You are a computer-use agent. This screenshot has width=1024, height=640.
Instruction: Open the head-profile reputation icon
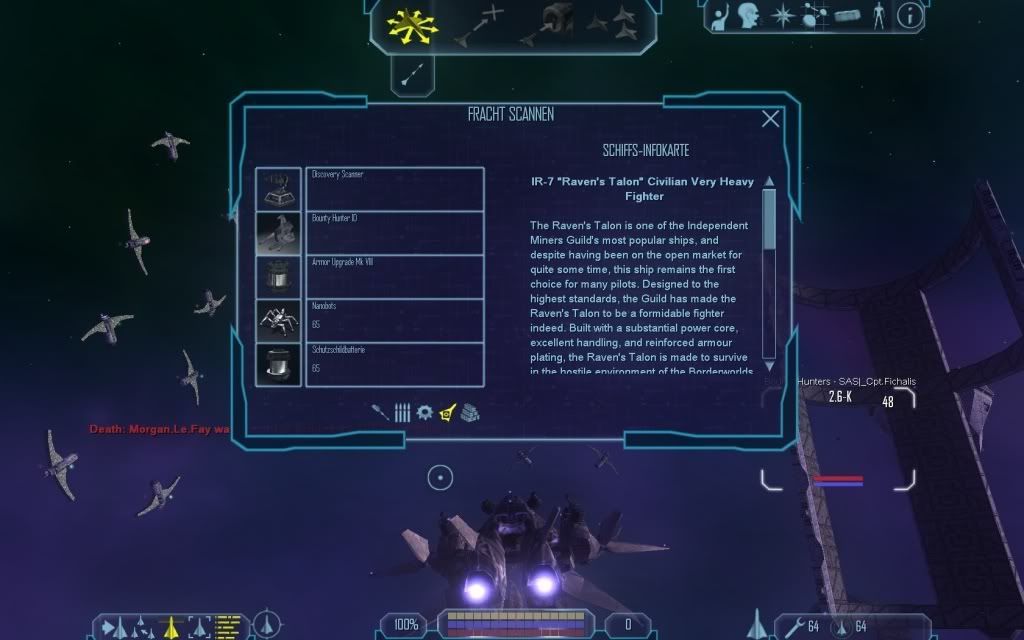point(749,16)
